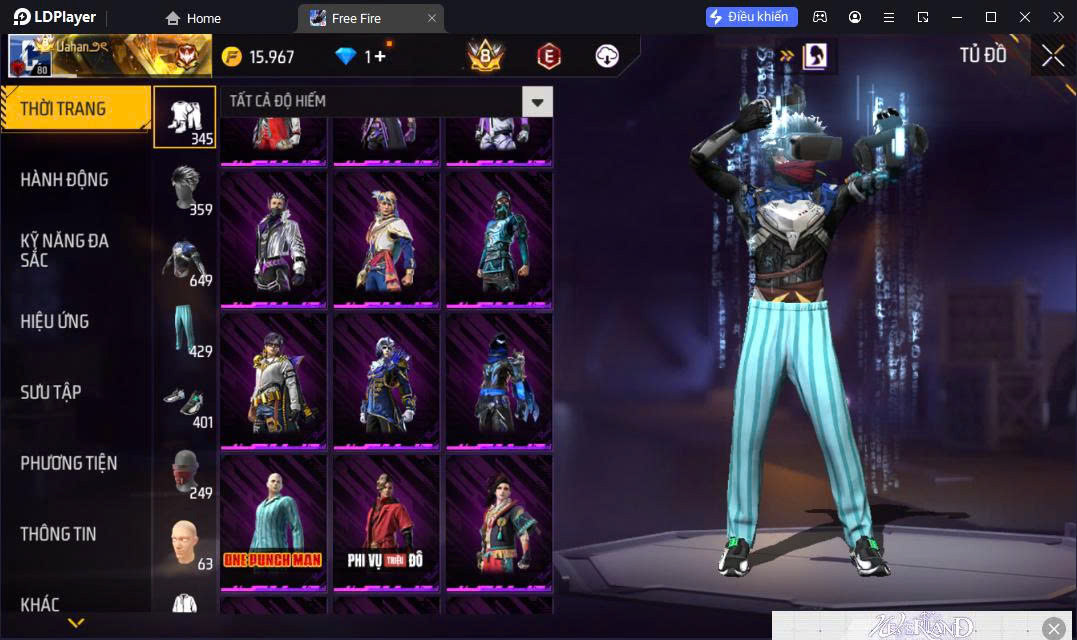Choose the One Punch Man outfit
This screenshot has height=640, width=1077.
[x=273, y=520]
